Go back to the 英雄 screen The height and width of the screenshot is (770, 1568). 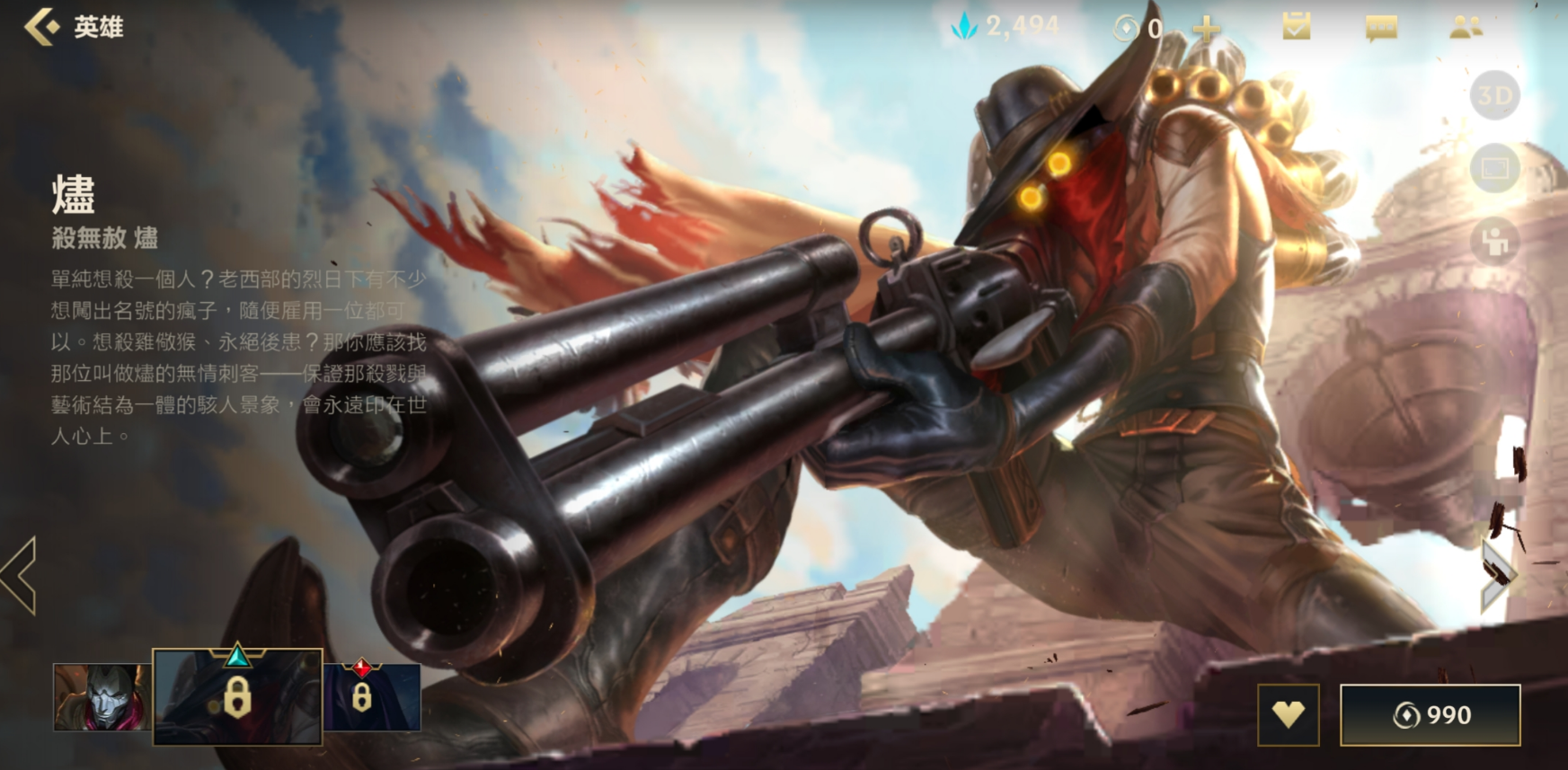[x=43, y=27]
